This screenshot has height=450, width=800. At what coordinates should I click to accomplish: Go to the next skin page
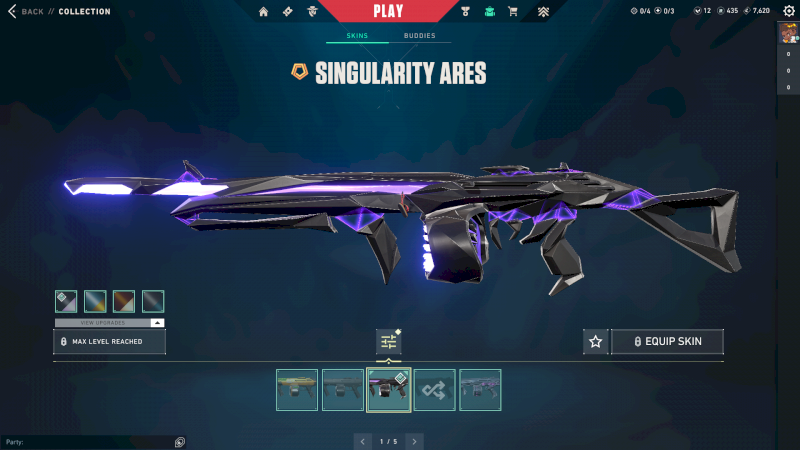[414, 441]
